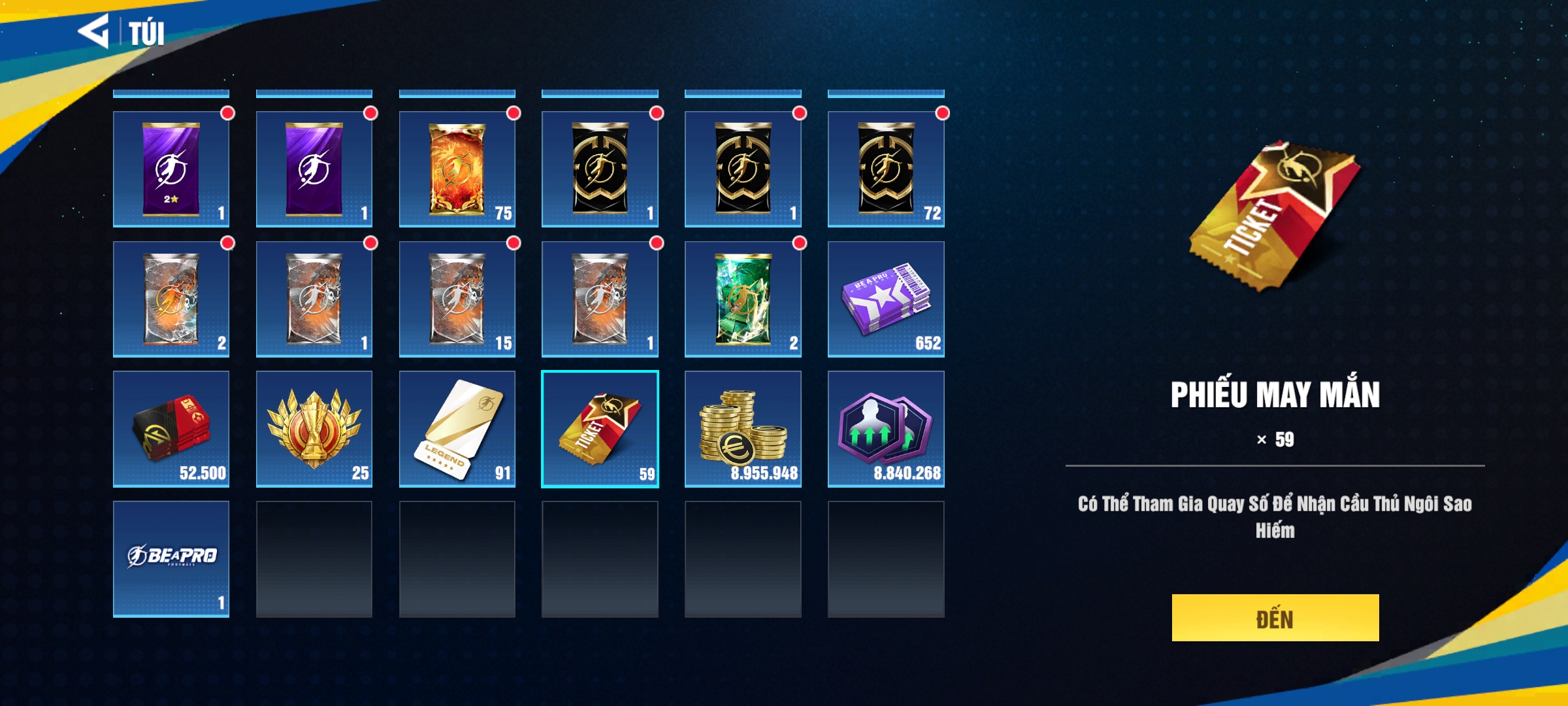Choose the red-black card stack showing 52.500
This screenshot has width=1568, height=706.
pyautogui.click(x=171, y=429)
